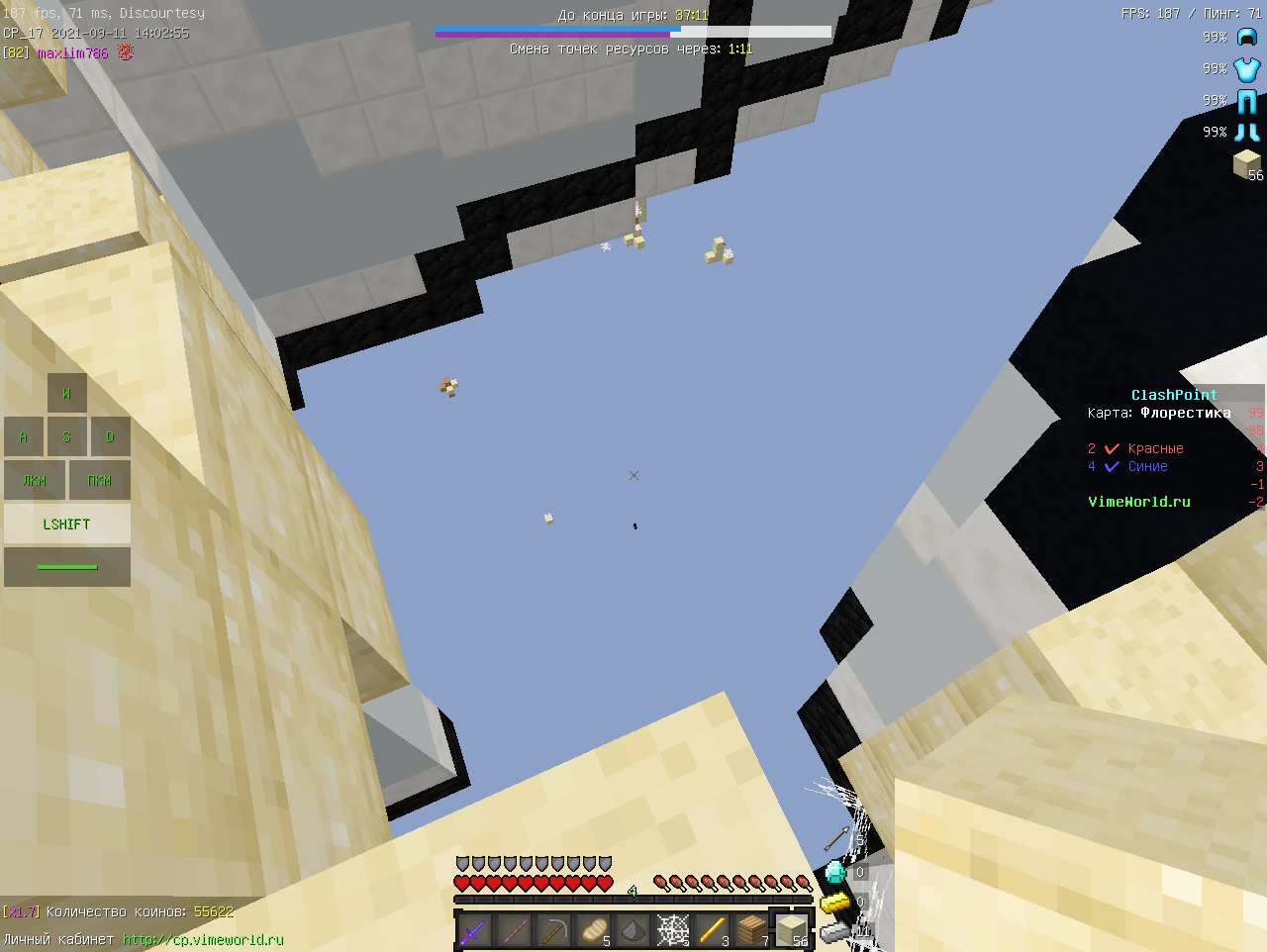Select the pickaxe hotbar slot

click(552, 930)
